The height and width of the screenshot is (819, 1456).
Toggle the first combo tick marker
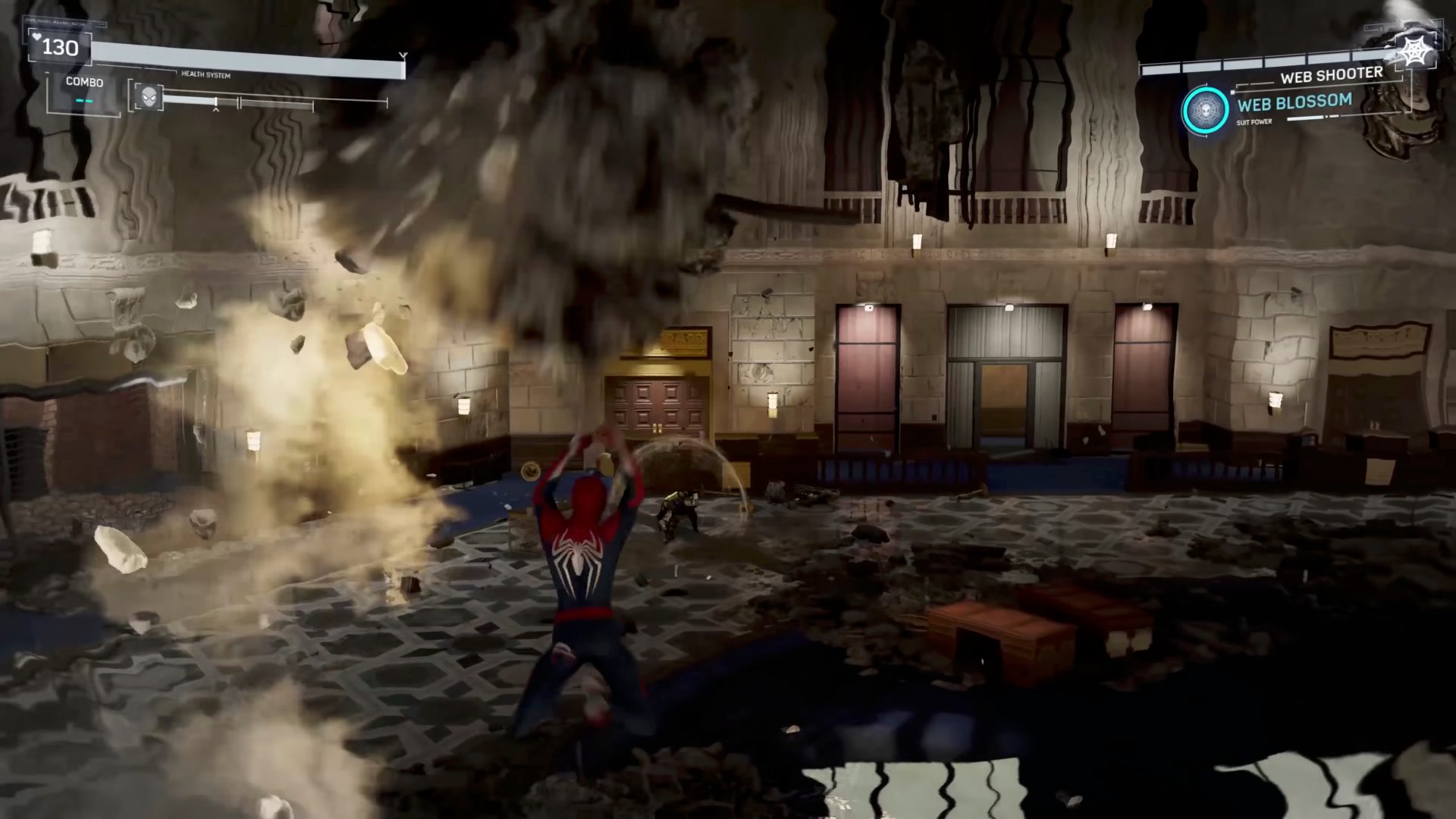pyautogui.click(x=78, y=100)
